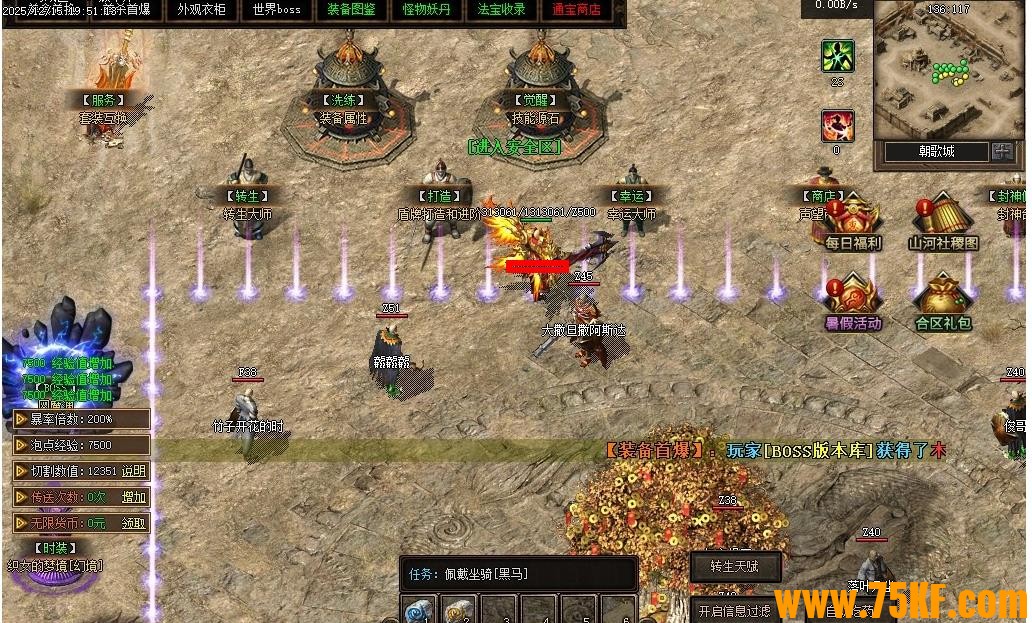Open the 通宝商店 shop
The image size is (1032, 623).
pos(576,10)
